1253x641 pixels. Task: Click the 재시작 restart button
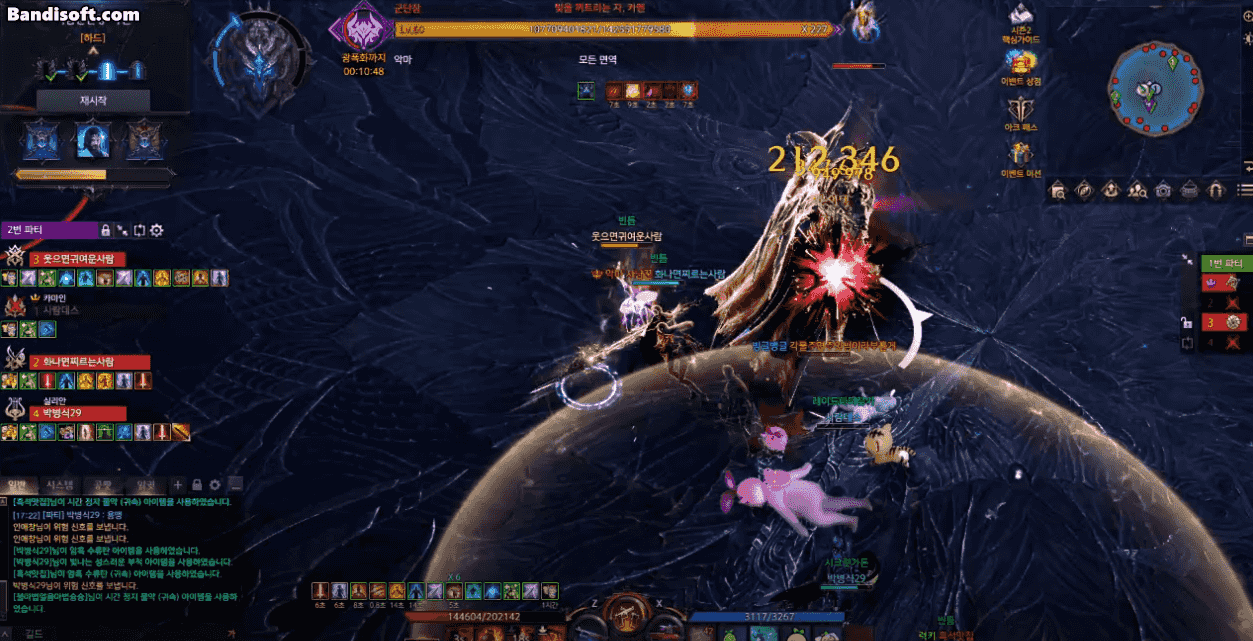(x=93, y=101)
